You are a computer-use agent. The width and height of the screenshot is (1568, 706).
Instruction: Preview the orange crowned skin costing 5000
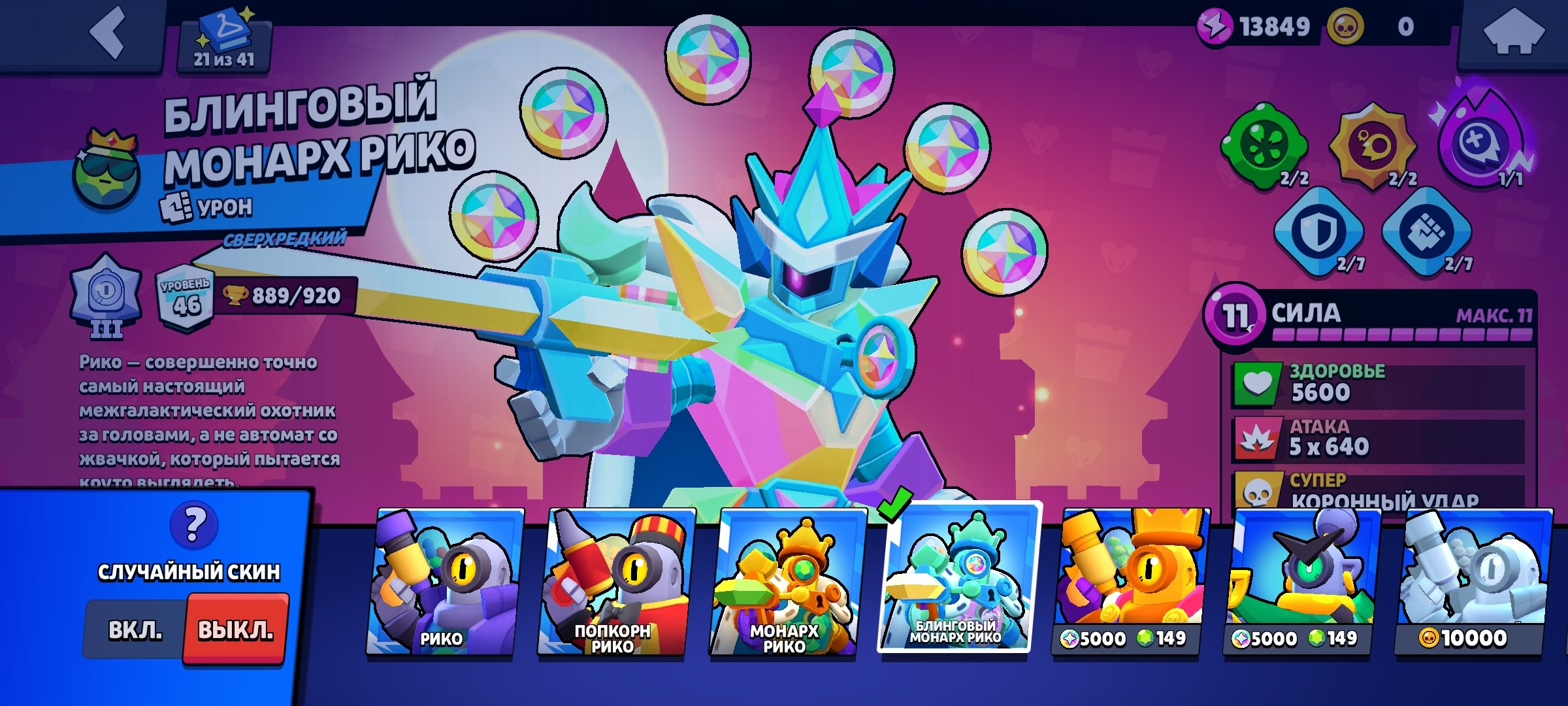tap(1129, 582)
